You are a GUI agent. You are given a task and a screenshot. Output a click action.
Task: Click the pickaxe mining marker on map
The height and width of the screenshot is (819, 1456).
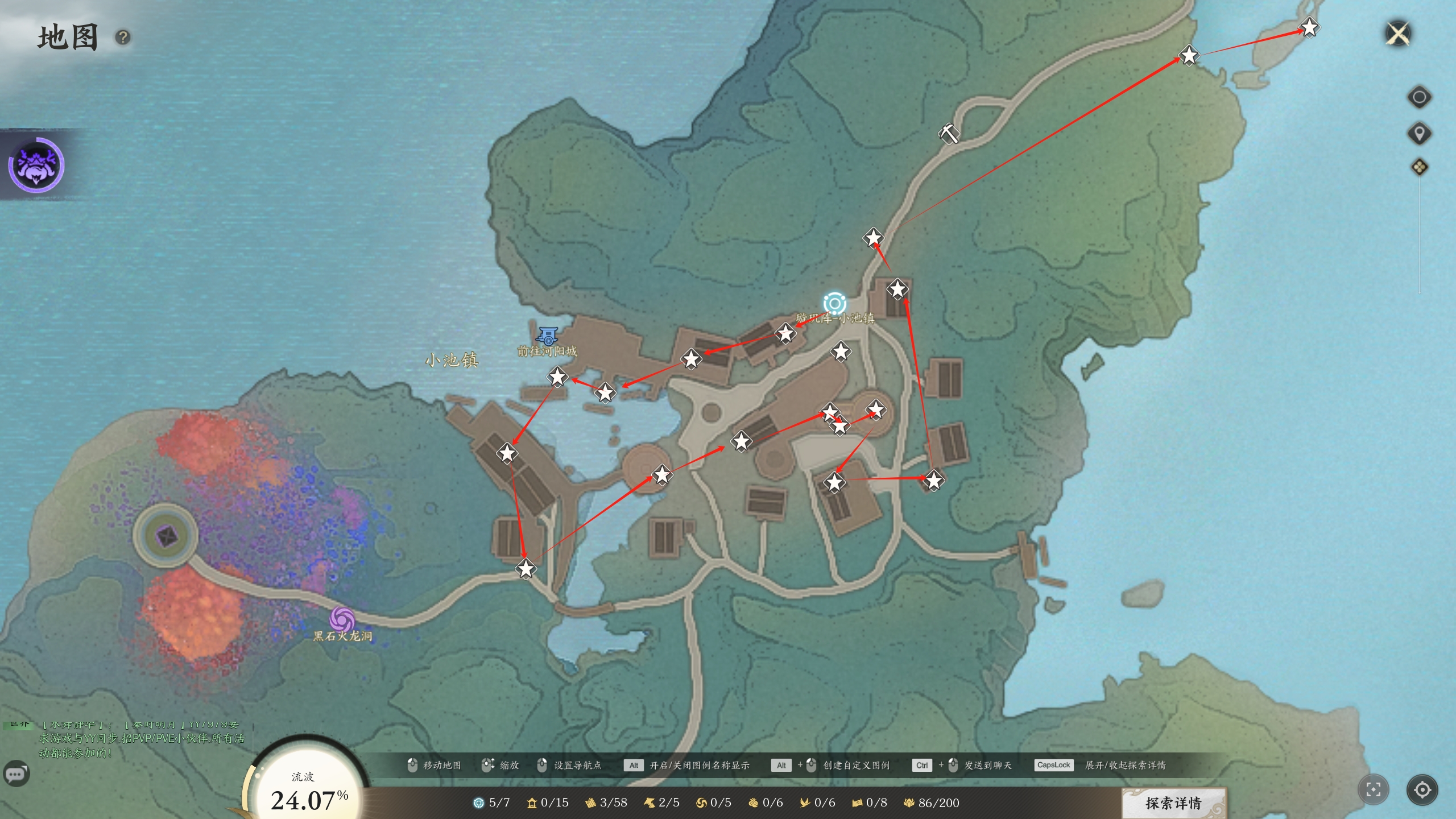tap(948, 134)
